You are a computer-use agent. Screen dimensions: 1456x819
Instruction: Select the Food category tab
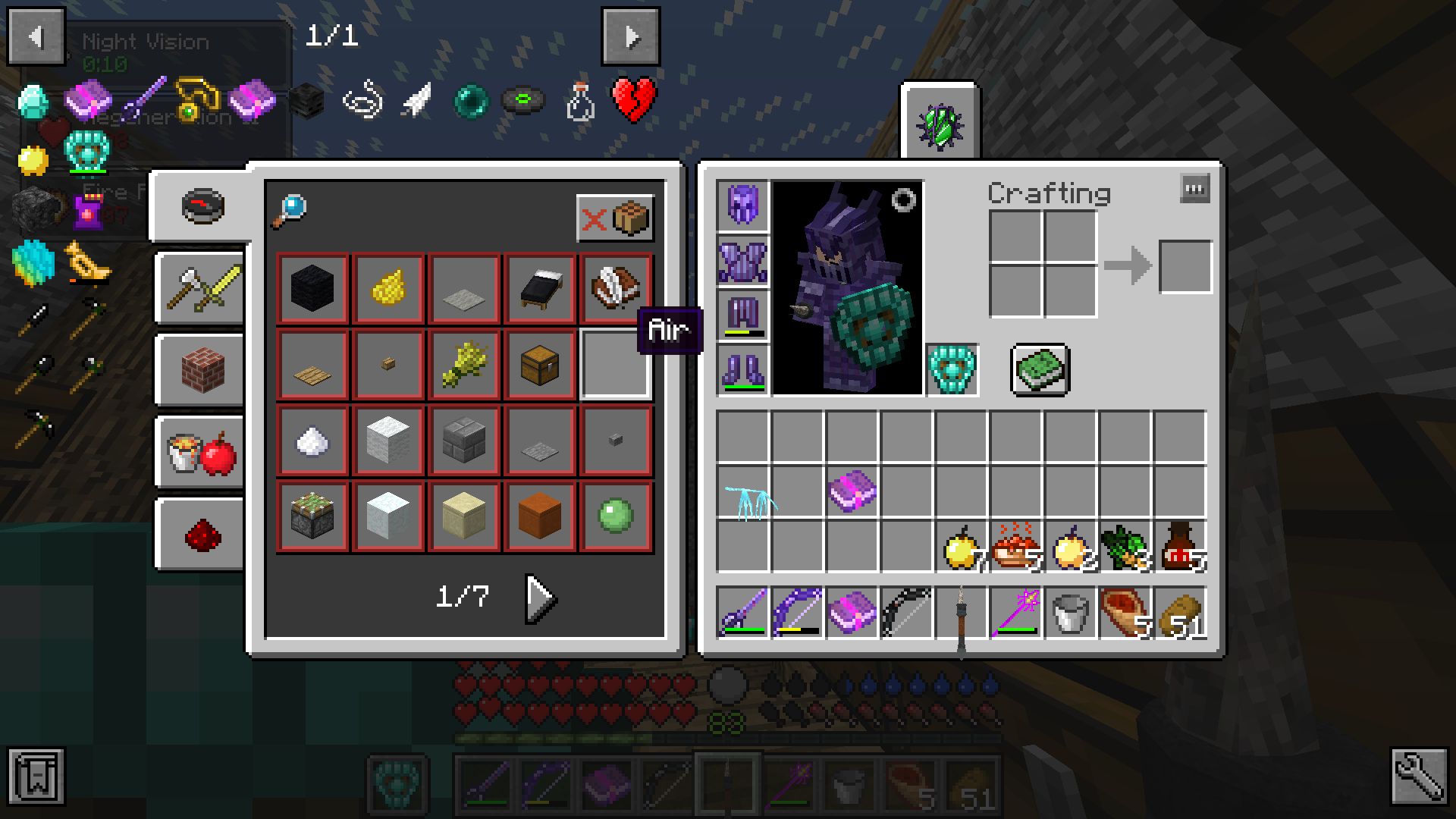pyautogui.click(x=199, y=450)
